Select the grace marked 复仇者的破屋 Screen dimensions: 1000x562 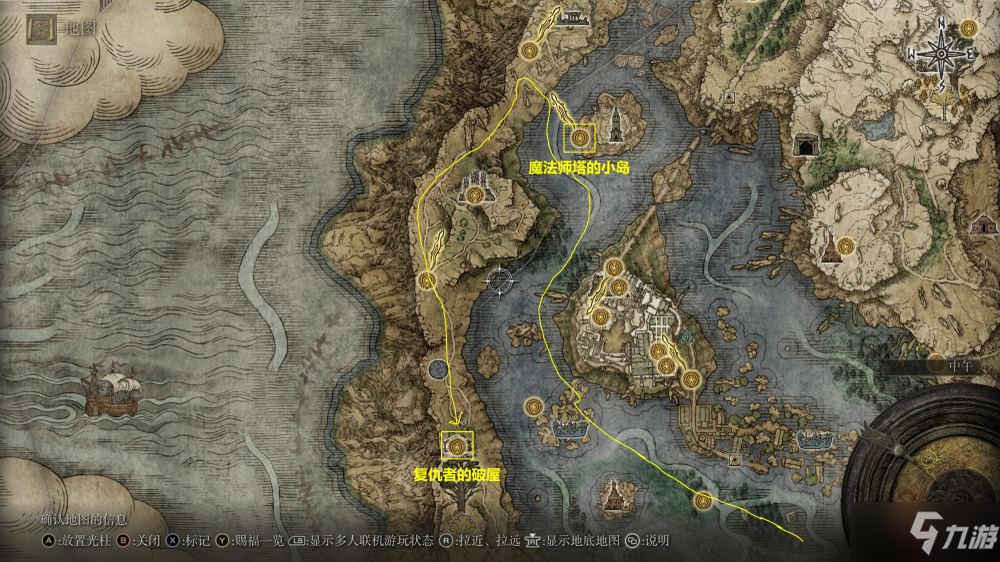(457, 445)
